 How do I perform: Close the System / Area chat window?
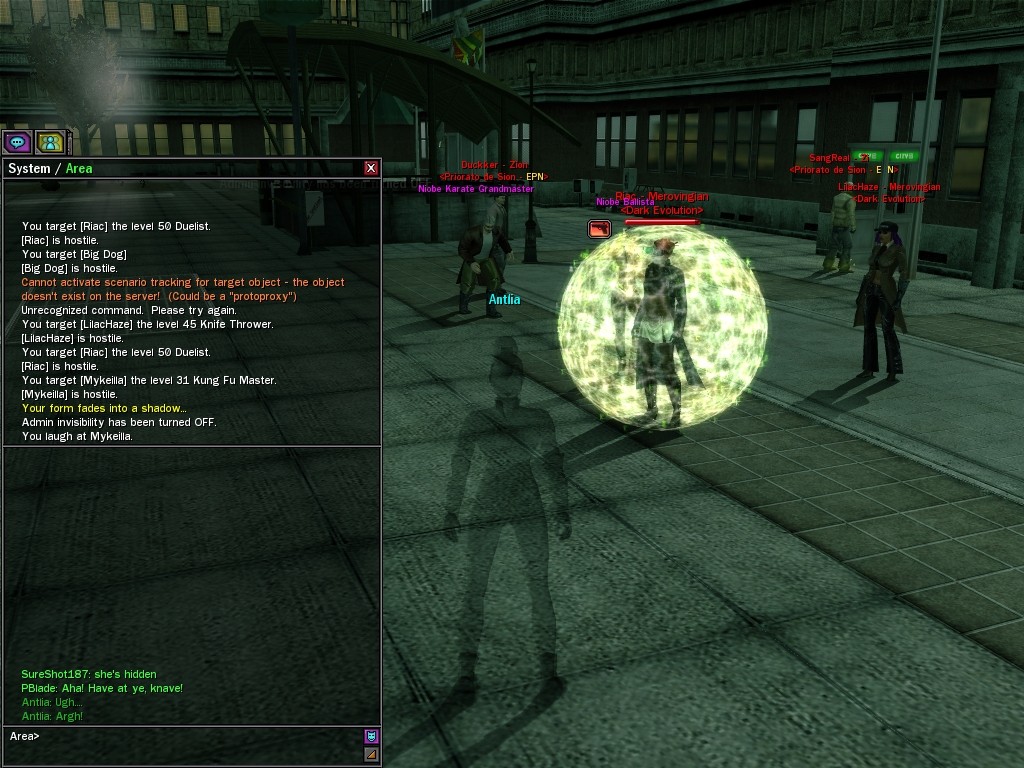pyautogui.click(x=371, y=168)
